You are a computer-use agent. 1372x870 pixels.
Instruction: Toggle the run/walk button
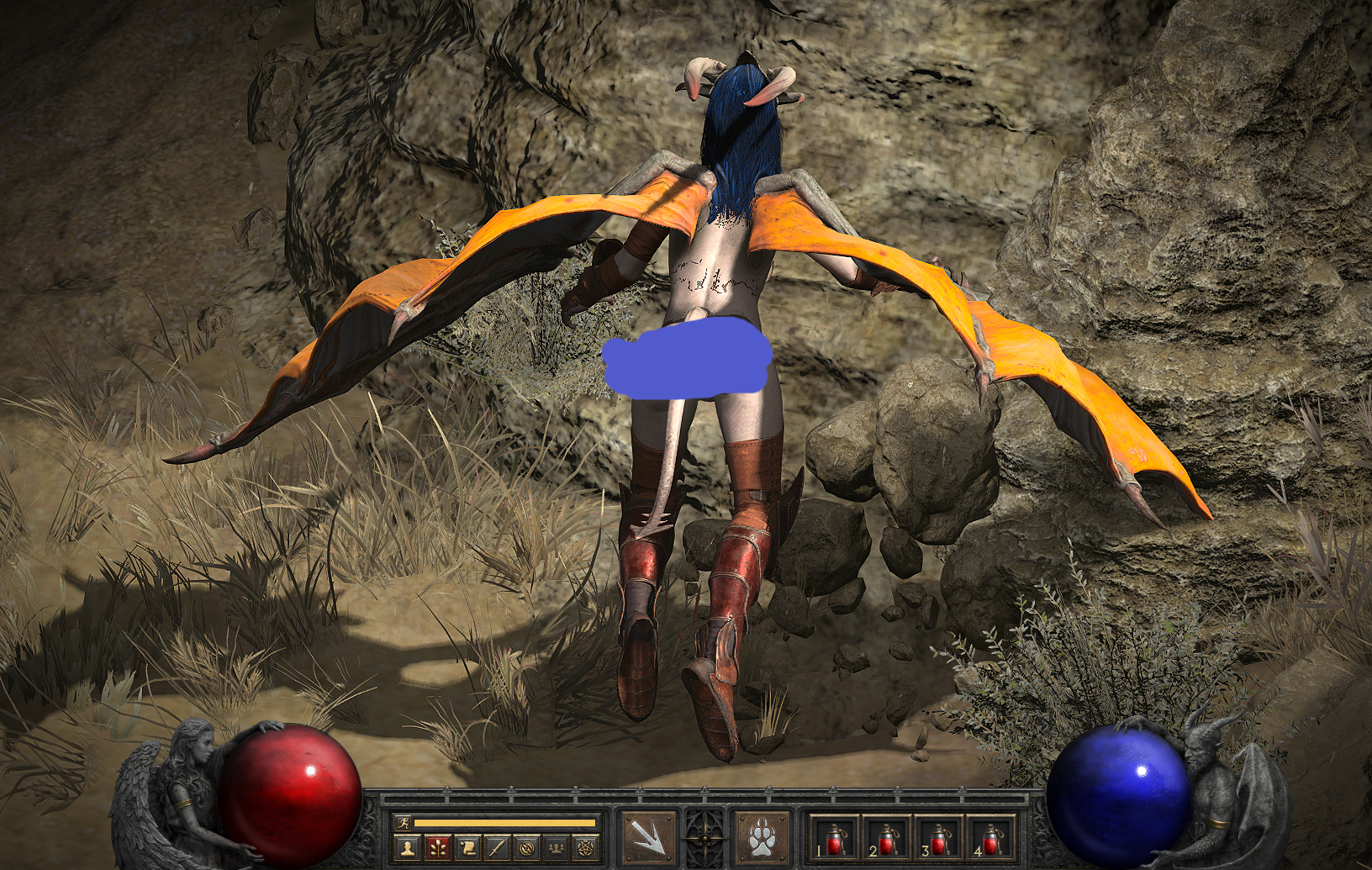[403, 824]
